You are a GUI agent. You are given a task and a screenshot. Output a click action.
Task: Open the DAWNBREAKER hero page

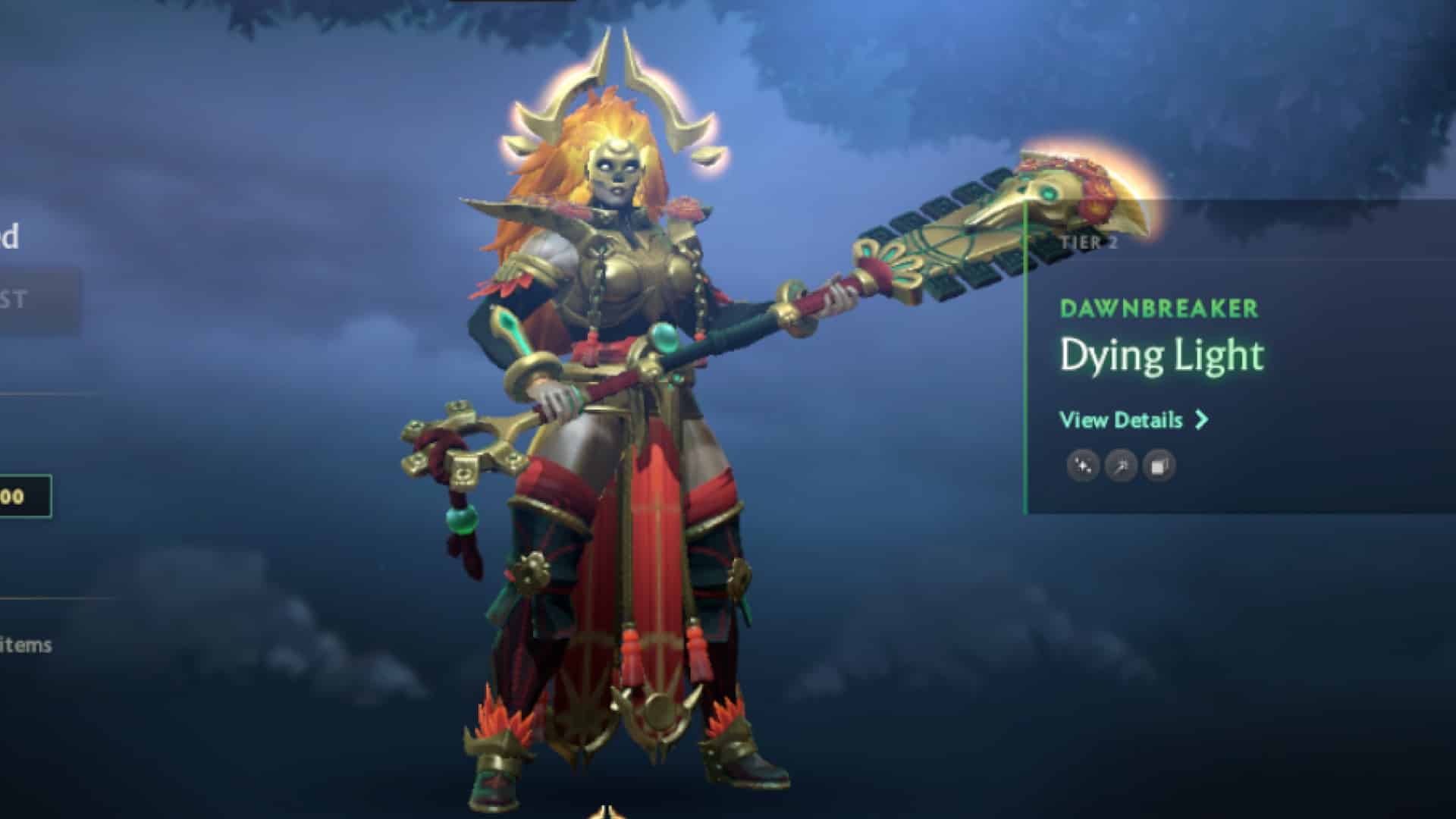tap(1160, 309)
